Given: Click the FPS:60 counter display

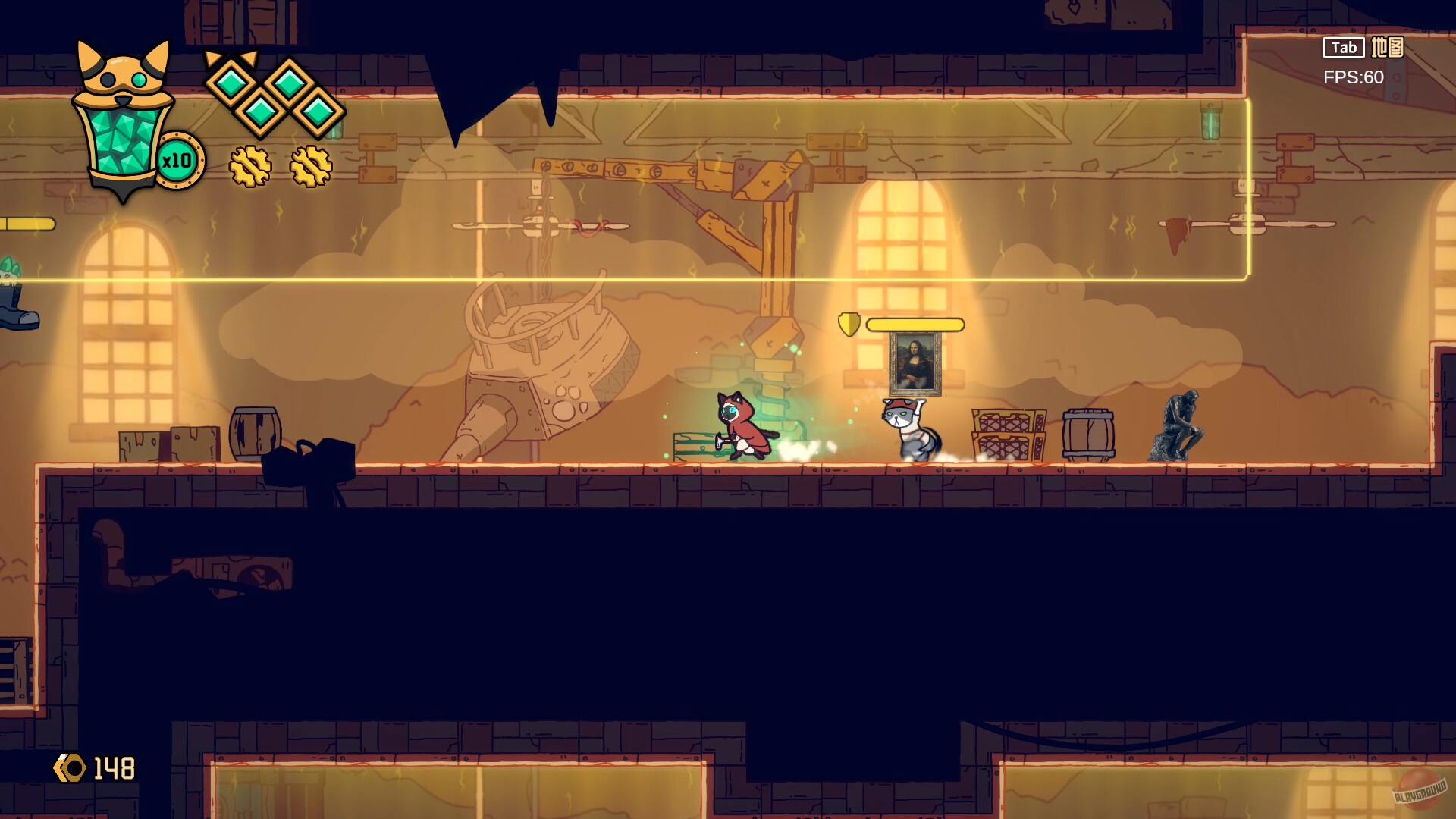Looking at the screenshot, I should coord(1354,77).
